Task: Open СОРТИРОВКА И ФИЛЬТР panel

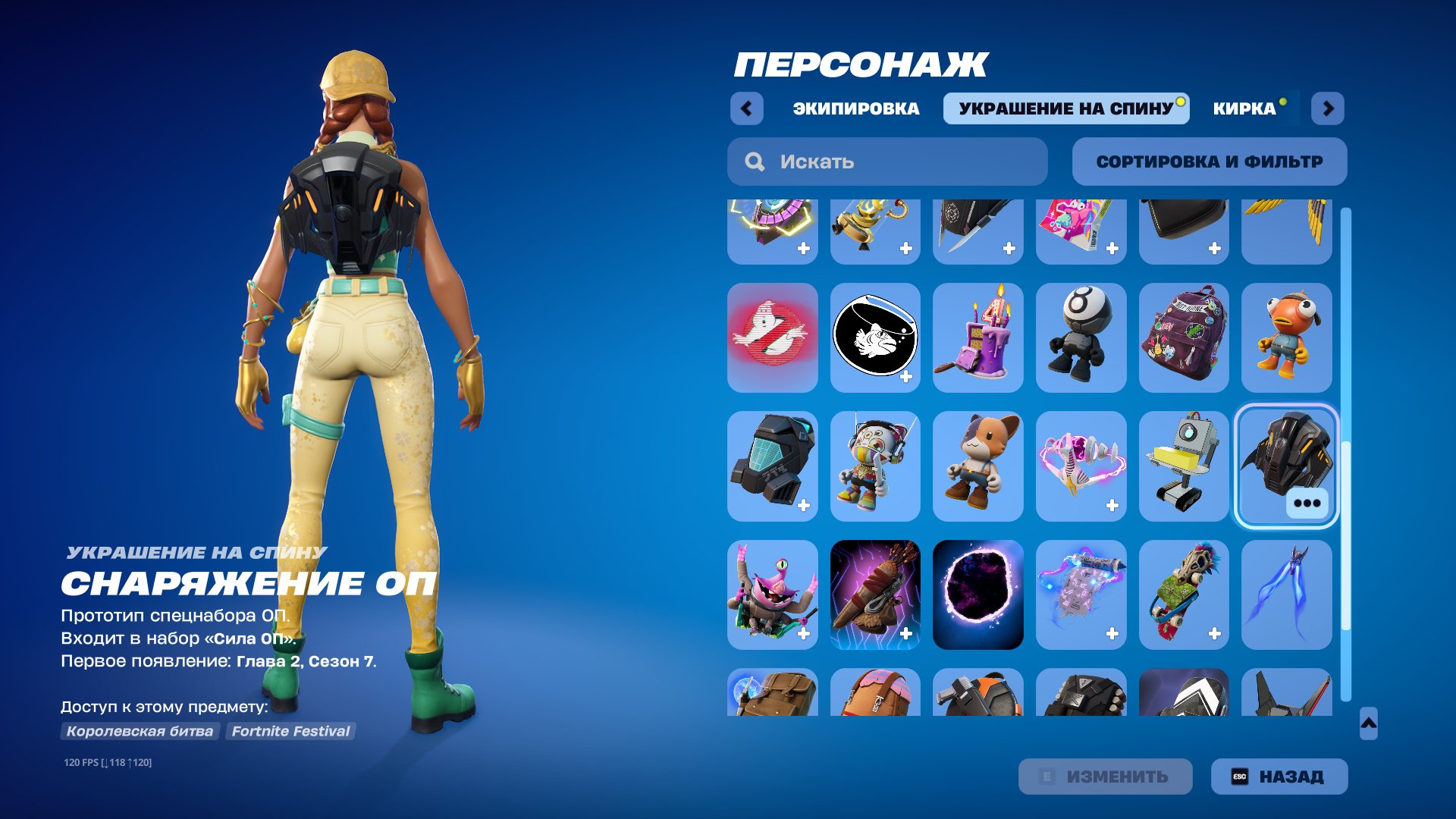Action: [x=1209, y=161]
